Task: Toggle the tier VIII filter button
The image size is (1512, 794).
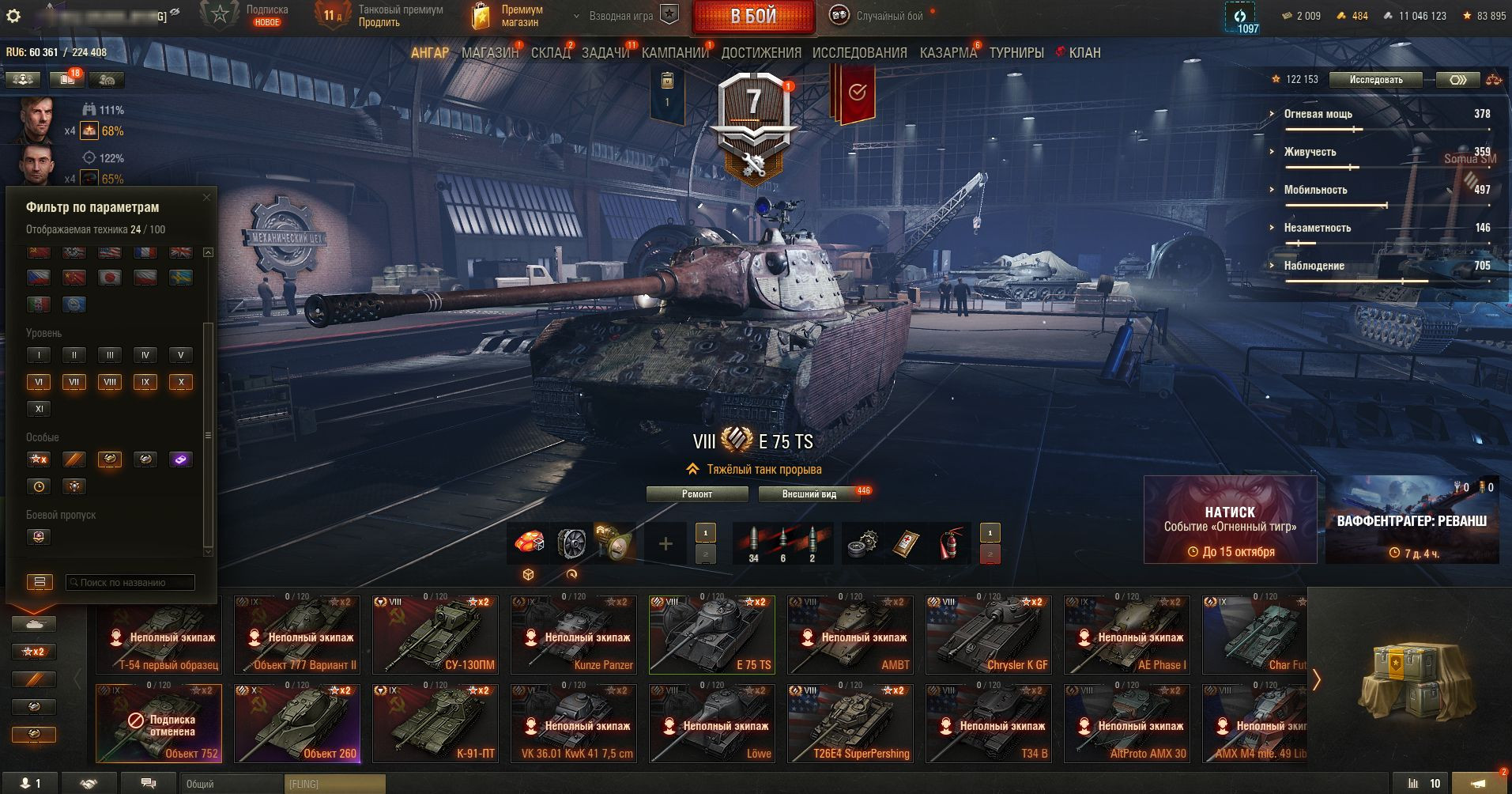Action: pyautogui.click(x=110, y=382)
